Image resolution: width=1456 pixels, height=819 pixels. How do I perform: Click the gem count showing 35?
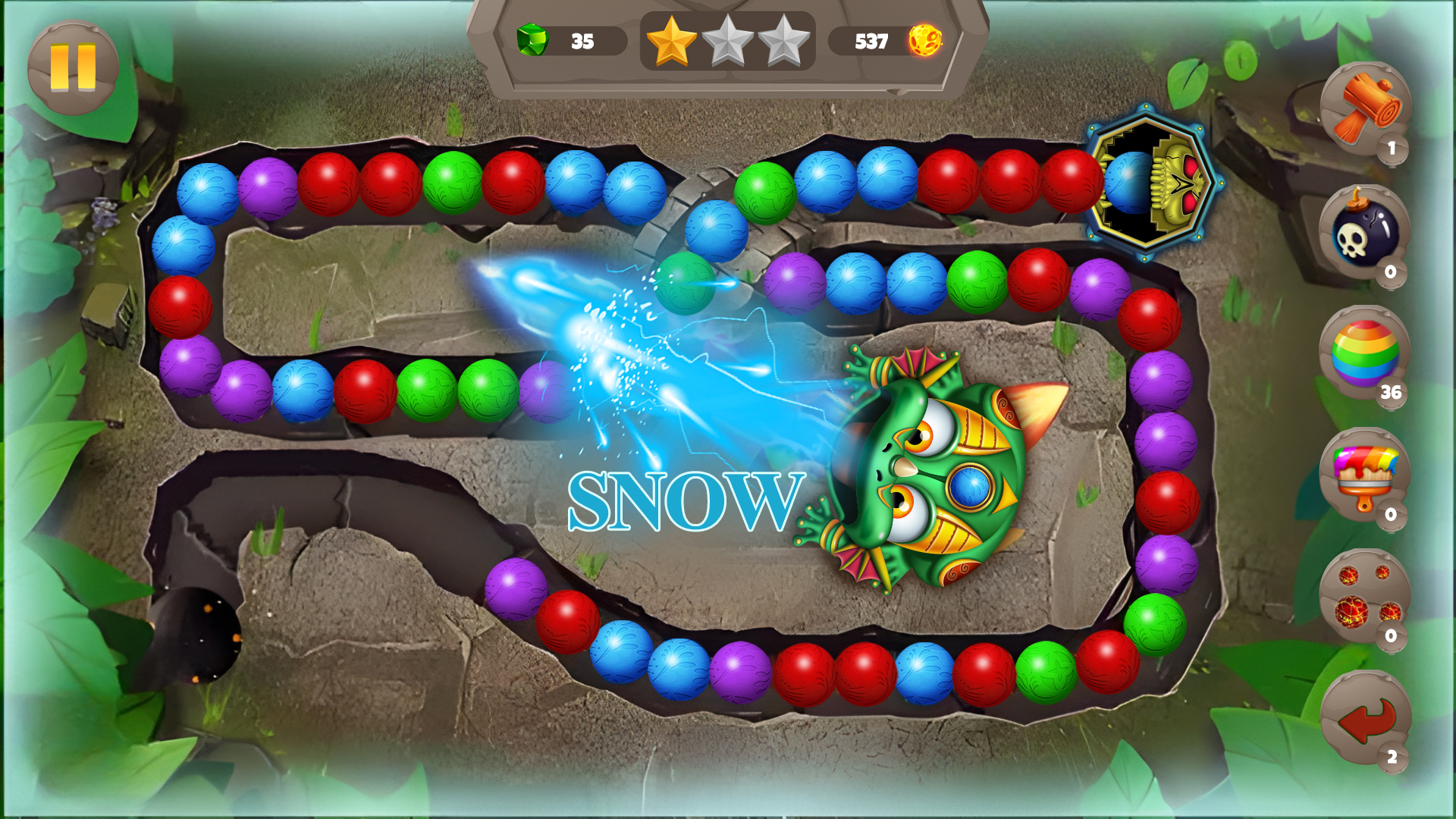point(582,42)
